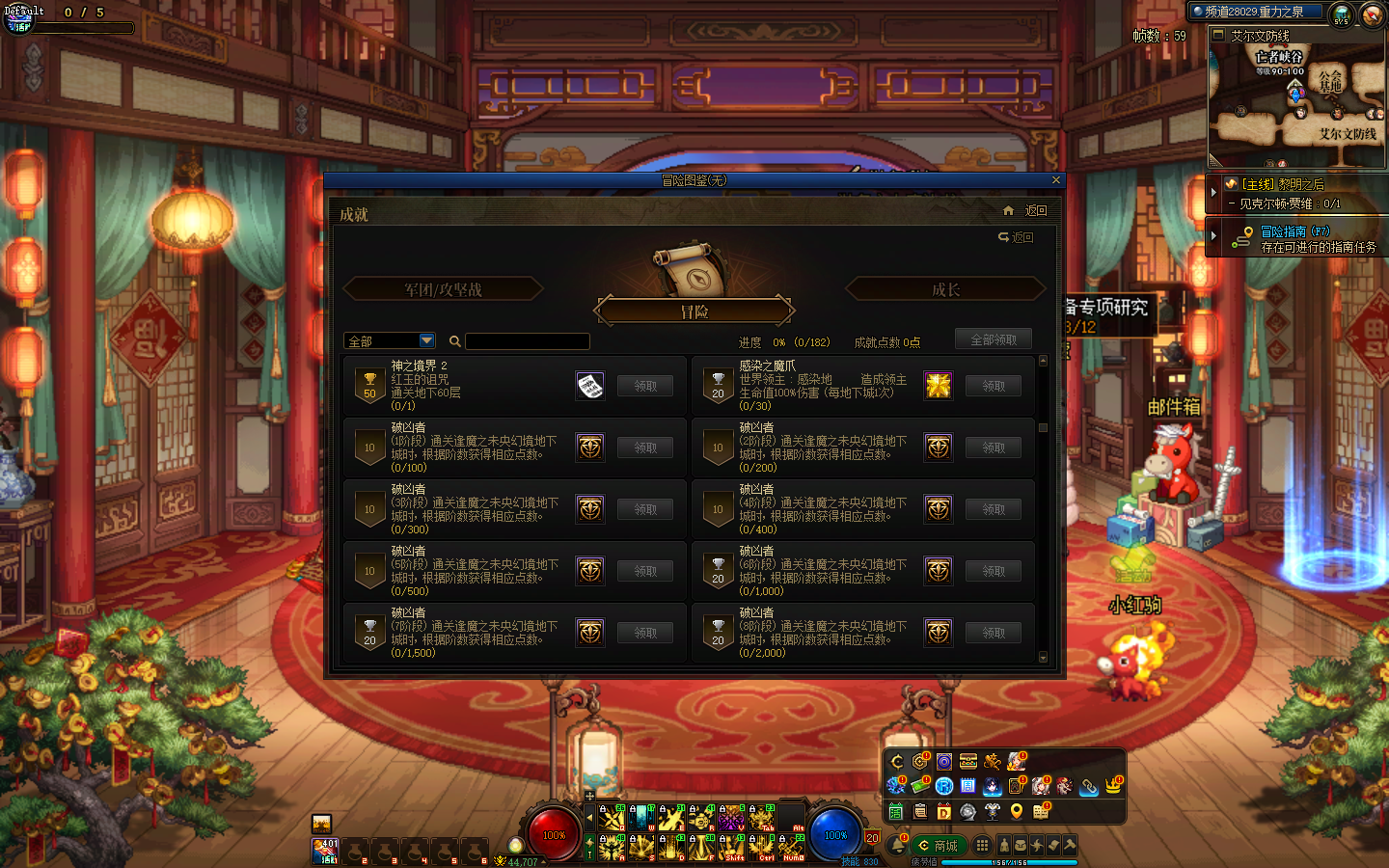The width and height of the screenshot is (1389, 868).
Task: Click the 感染之魔爪 gold reward icon
Action: [x=939, y=386]
